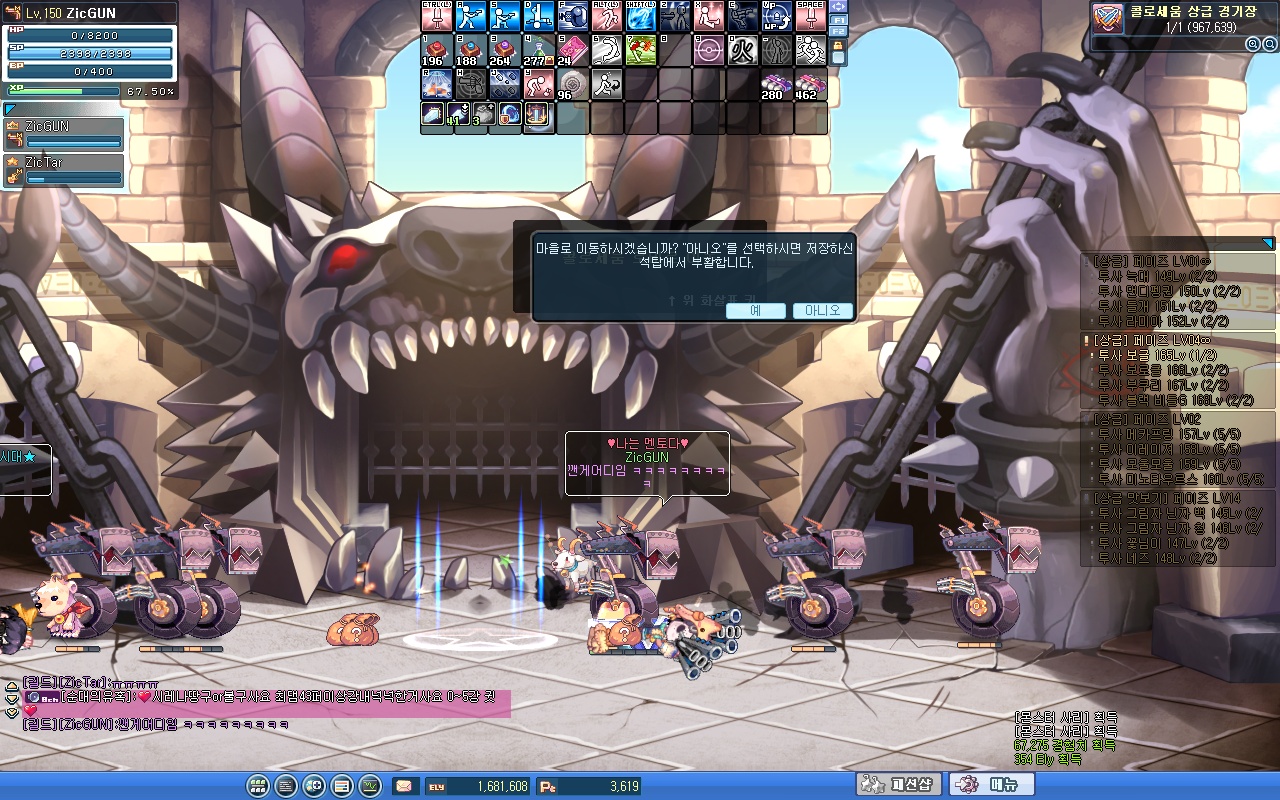1280x800 pixels.
Task: Open the green graph icon in bottom bar
Action: pos(370,786)
